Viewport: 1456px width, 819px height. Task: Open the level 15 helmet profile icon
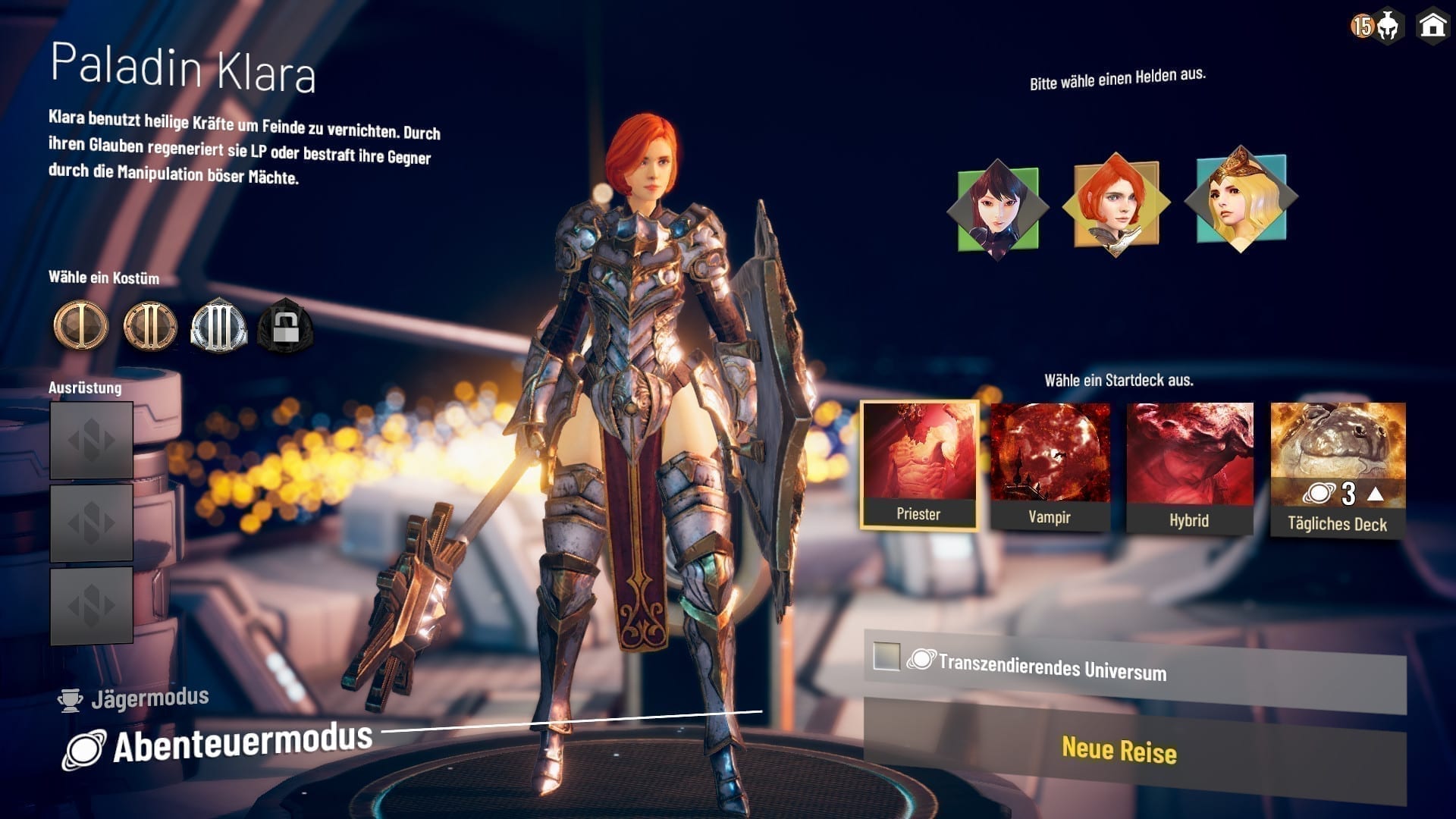(1376, 27)
